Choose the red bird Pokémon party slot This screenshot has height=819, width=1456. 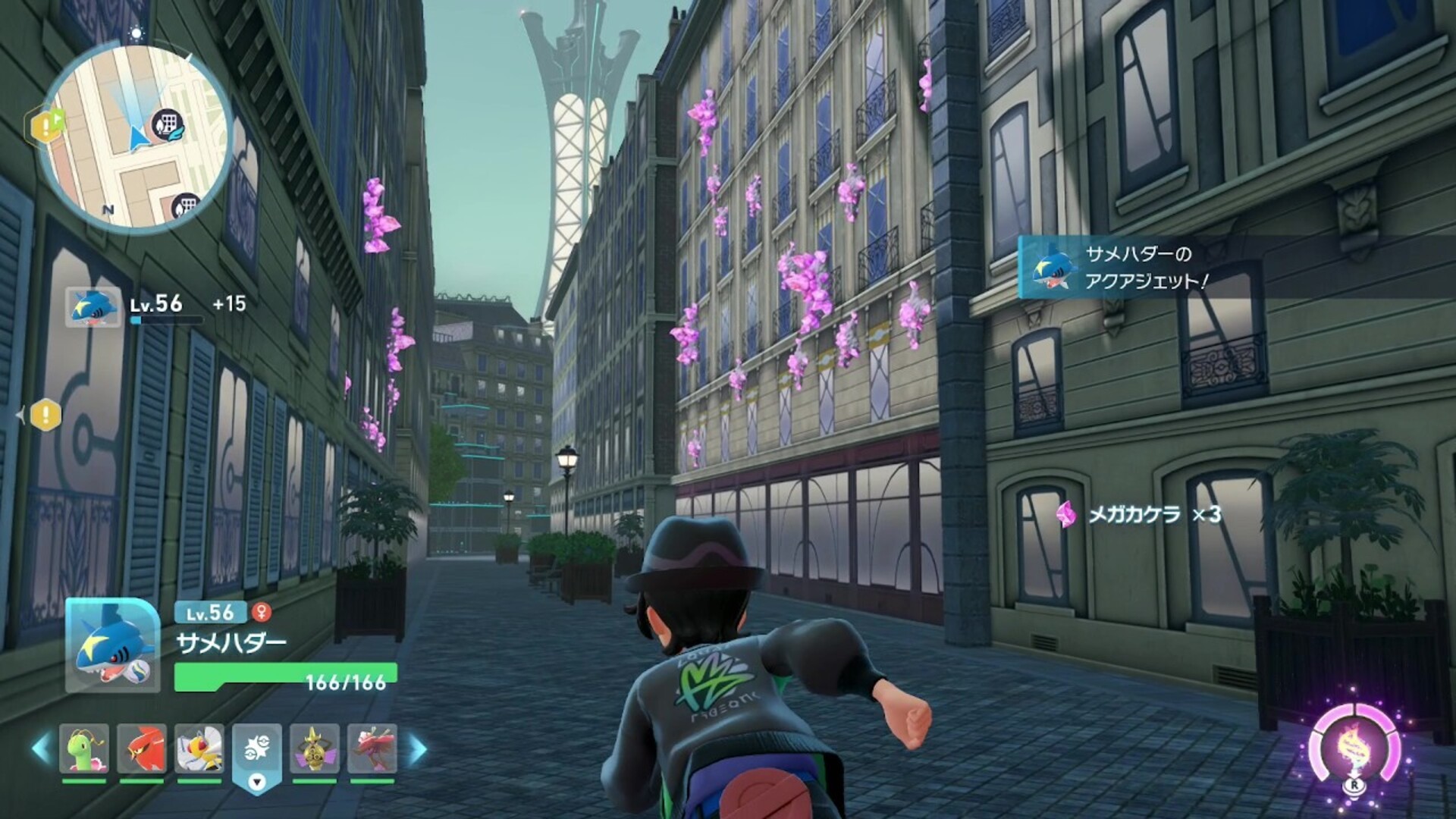(x=142, y=748)
